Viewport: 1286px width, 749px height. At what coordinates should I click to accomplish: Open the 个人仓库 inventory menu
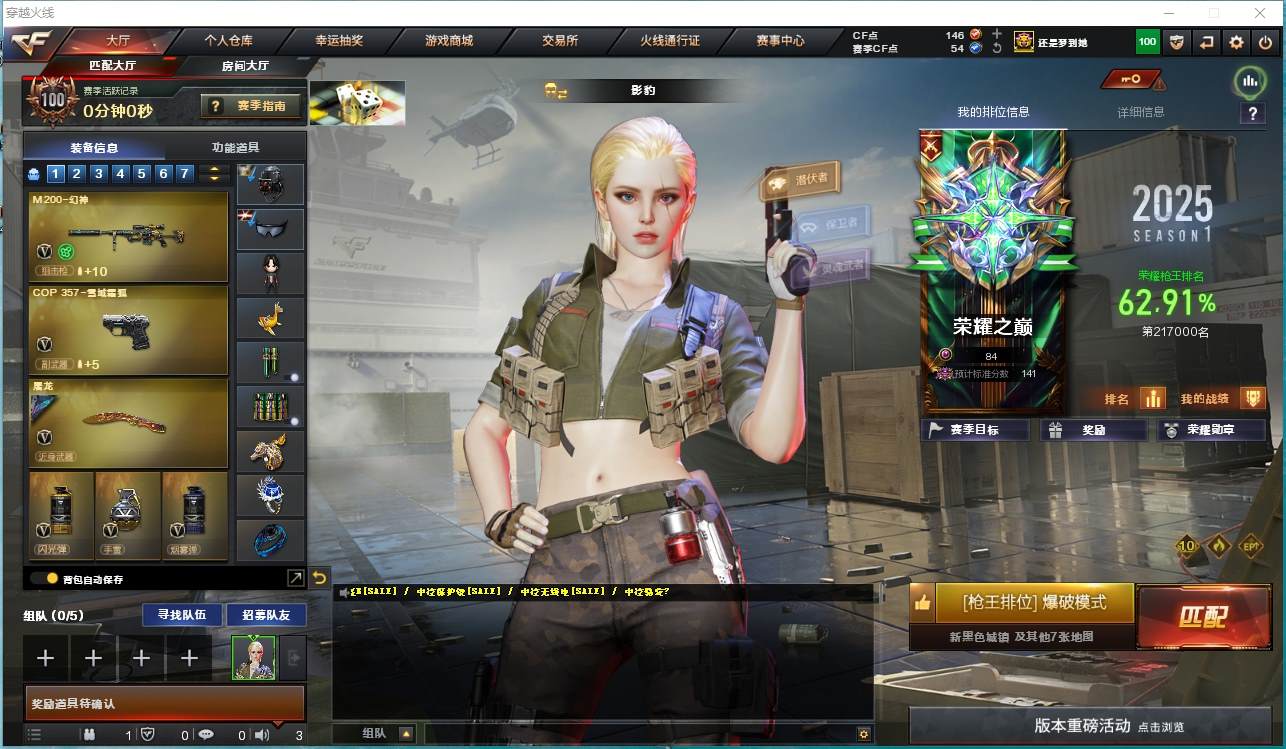(228, 41)
